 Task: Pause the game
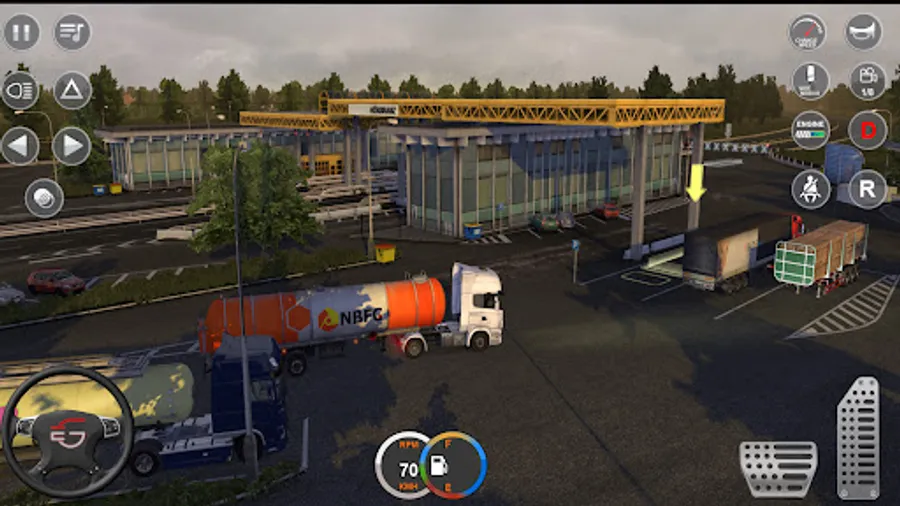(21, 32)
